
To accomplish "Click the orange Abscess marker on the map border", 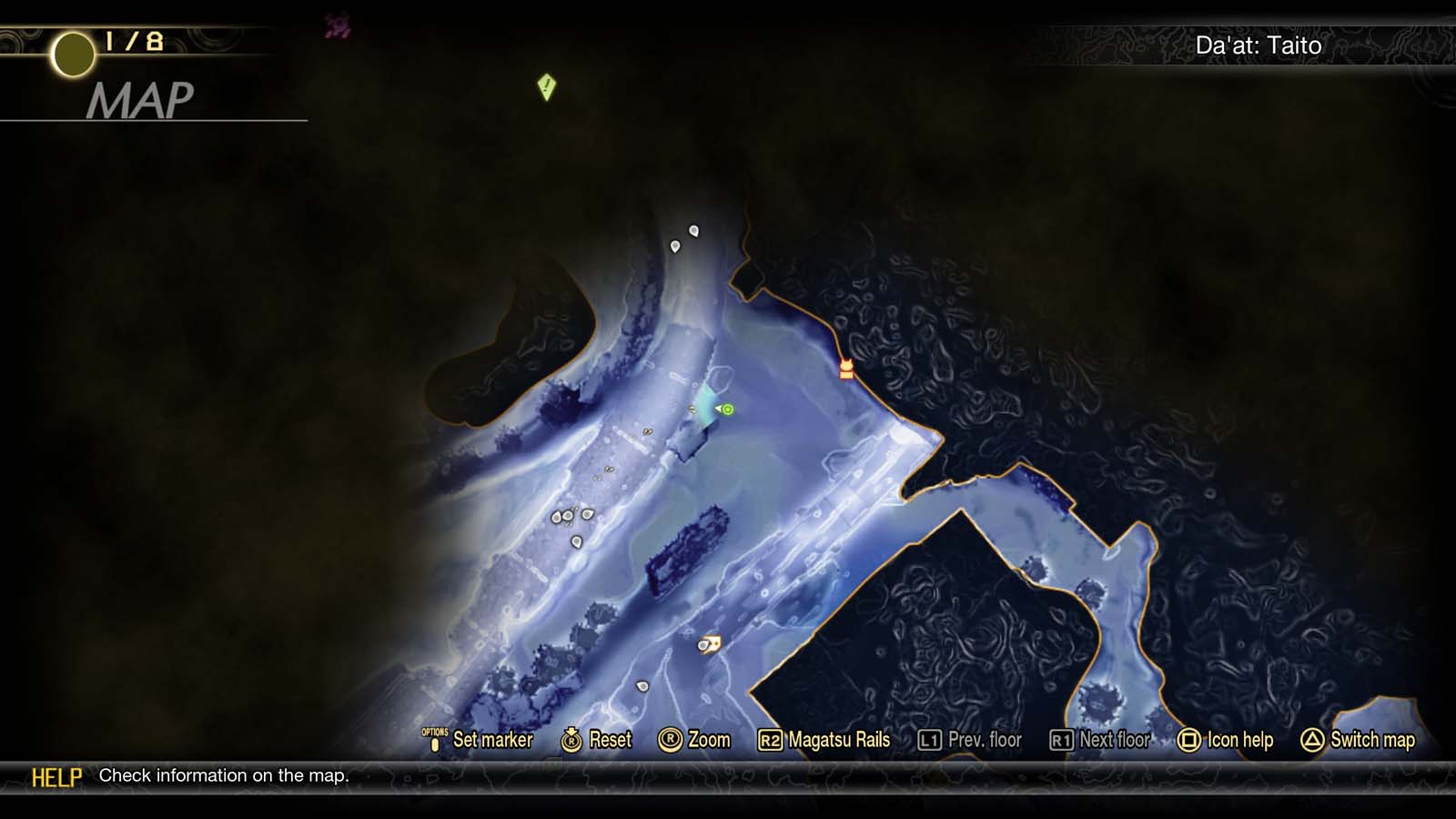I will click(x=844, y=368).
